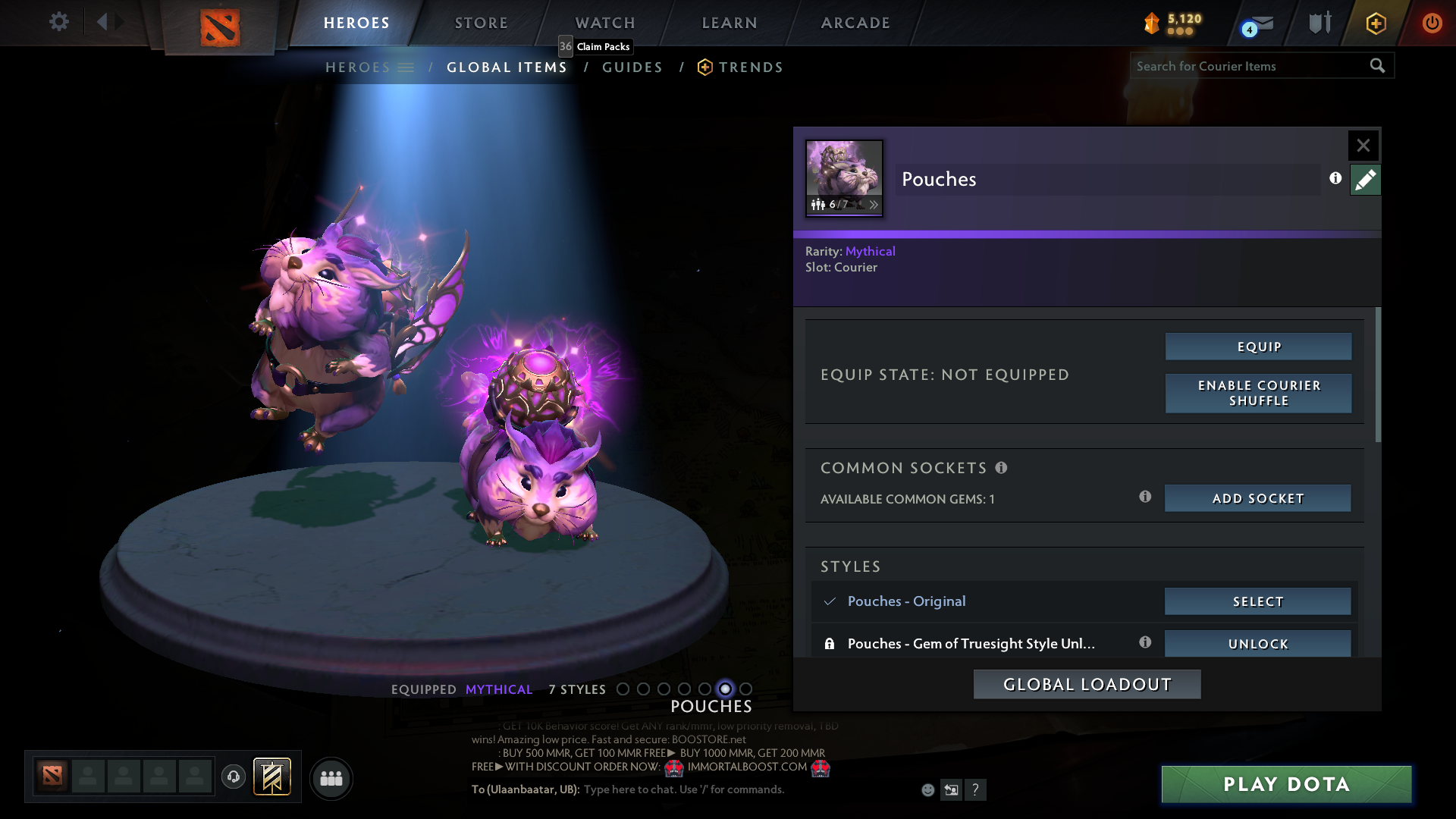The height and width of the screenshot is (819, 1456).
Task: Switch to the STORE tab
Action: click(x=481, y=23)
